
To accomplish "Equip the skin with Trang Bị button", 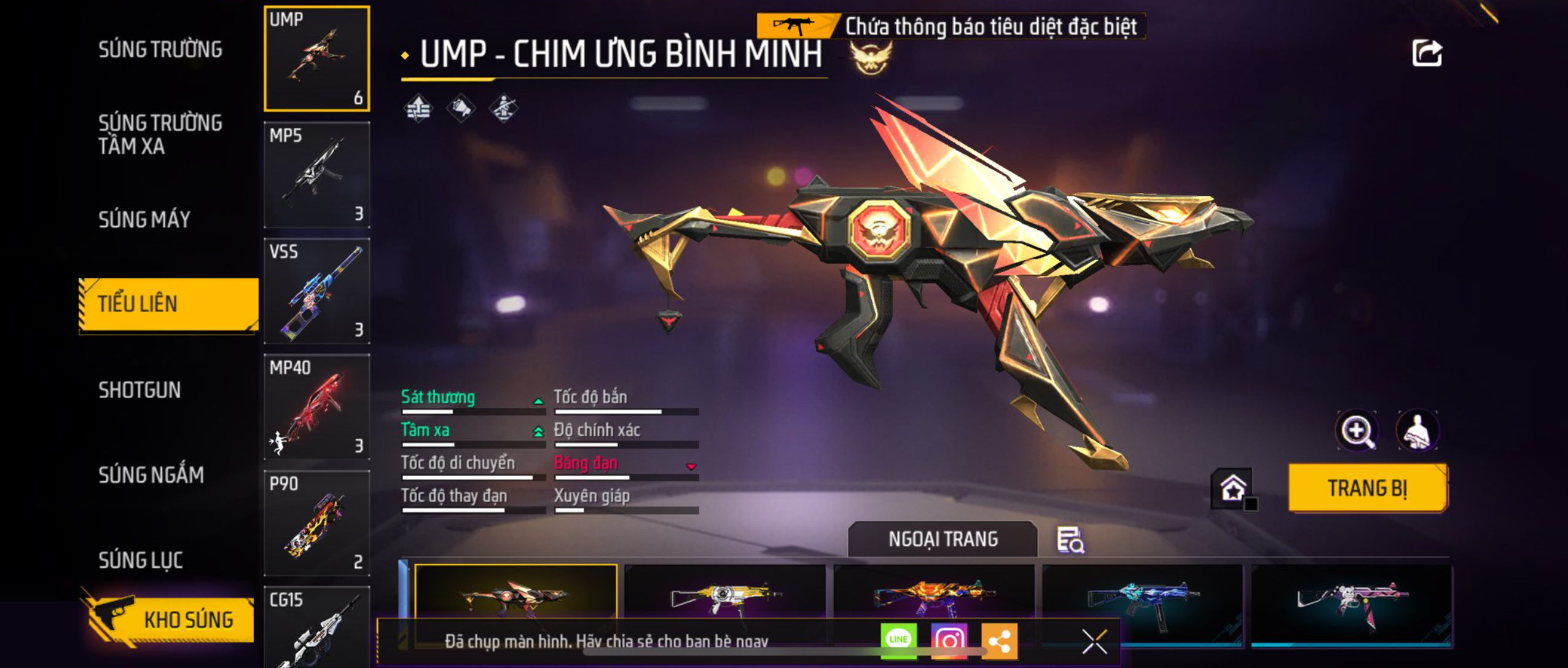I will (1368, 488).
